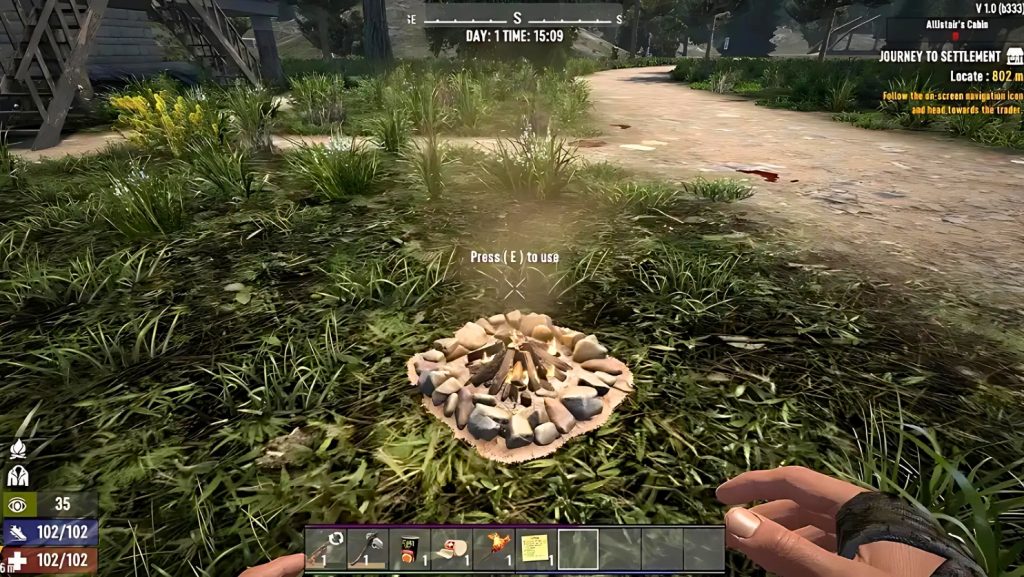Click the campfire buff icon
1024x577 pixels.
pyautogui.click(x=17, y=449)
